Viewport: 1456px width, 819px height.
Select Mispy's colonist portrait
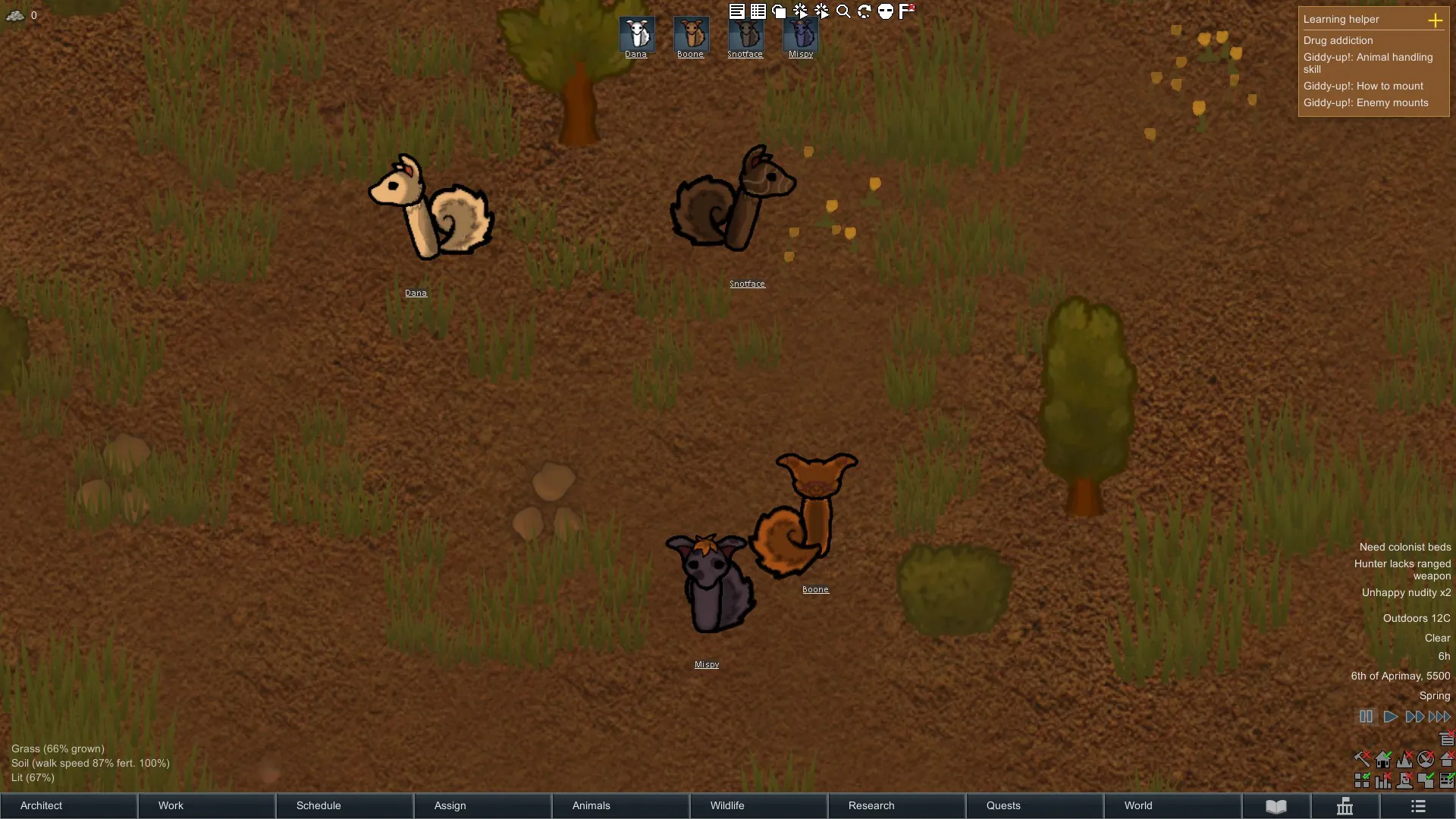801,34
